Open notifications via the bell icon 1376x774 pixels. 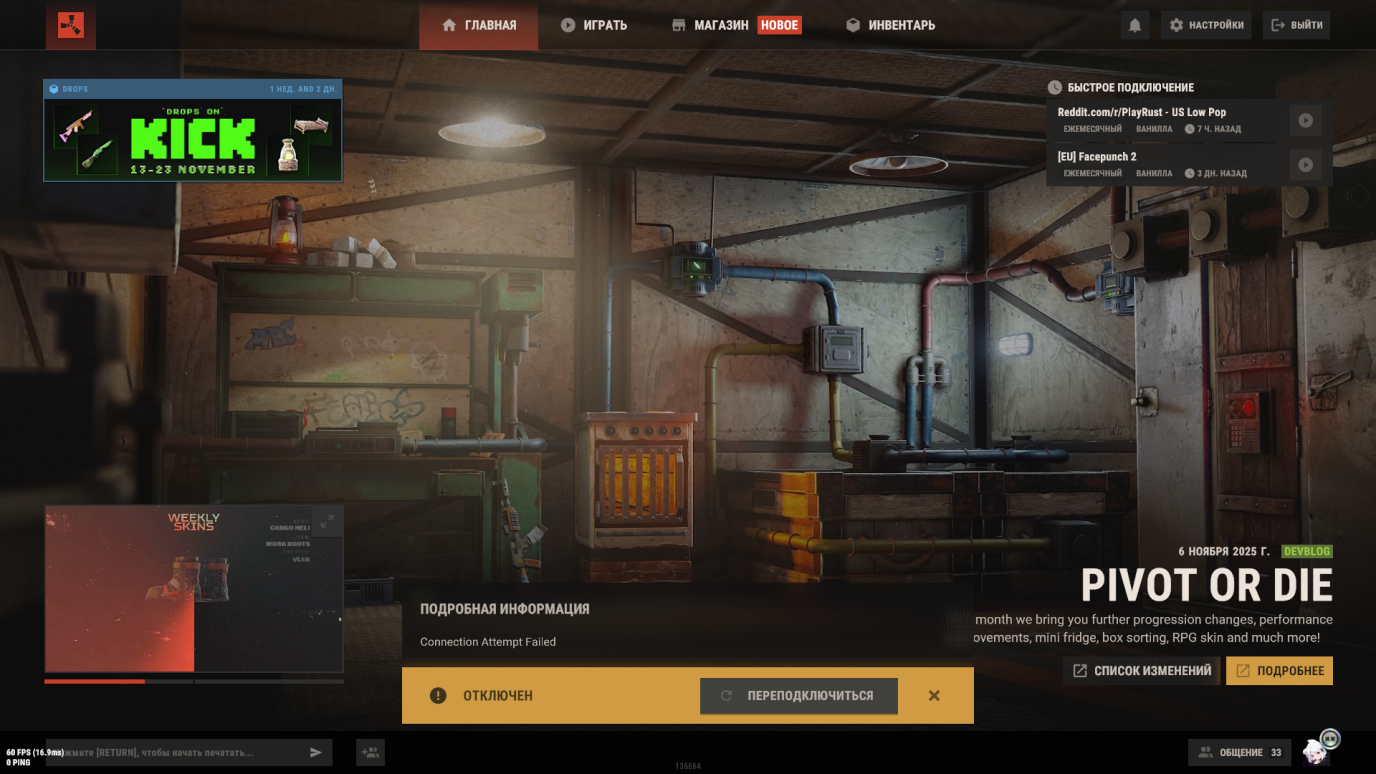tap(1135, 25)
